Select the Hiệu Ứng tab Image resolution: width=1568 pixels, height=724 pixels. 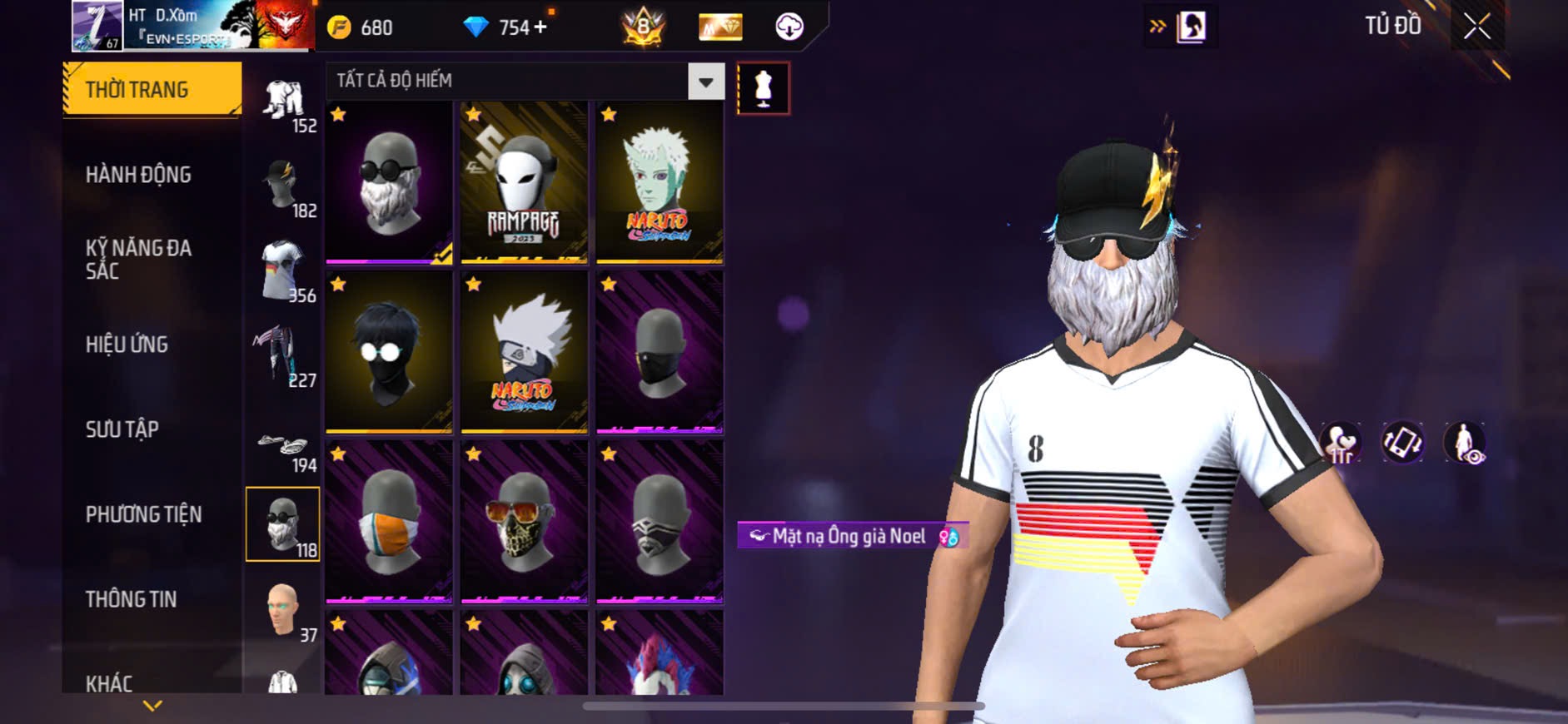(x=127, y=345)
